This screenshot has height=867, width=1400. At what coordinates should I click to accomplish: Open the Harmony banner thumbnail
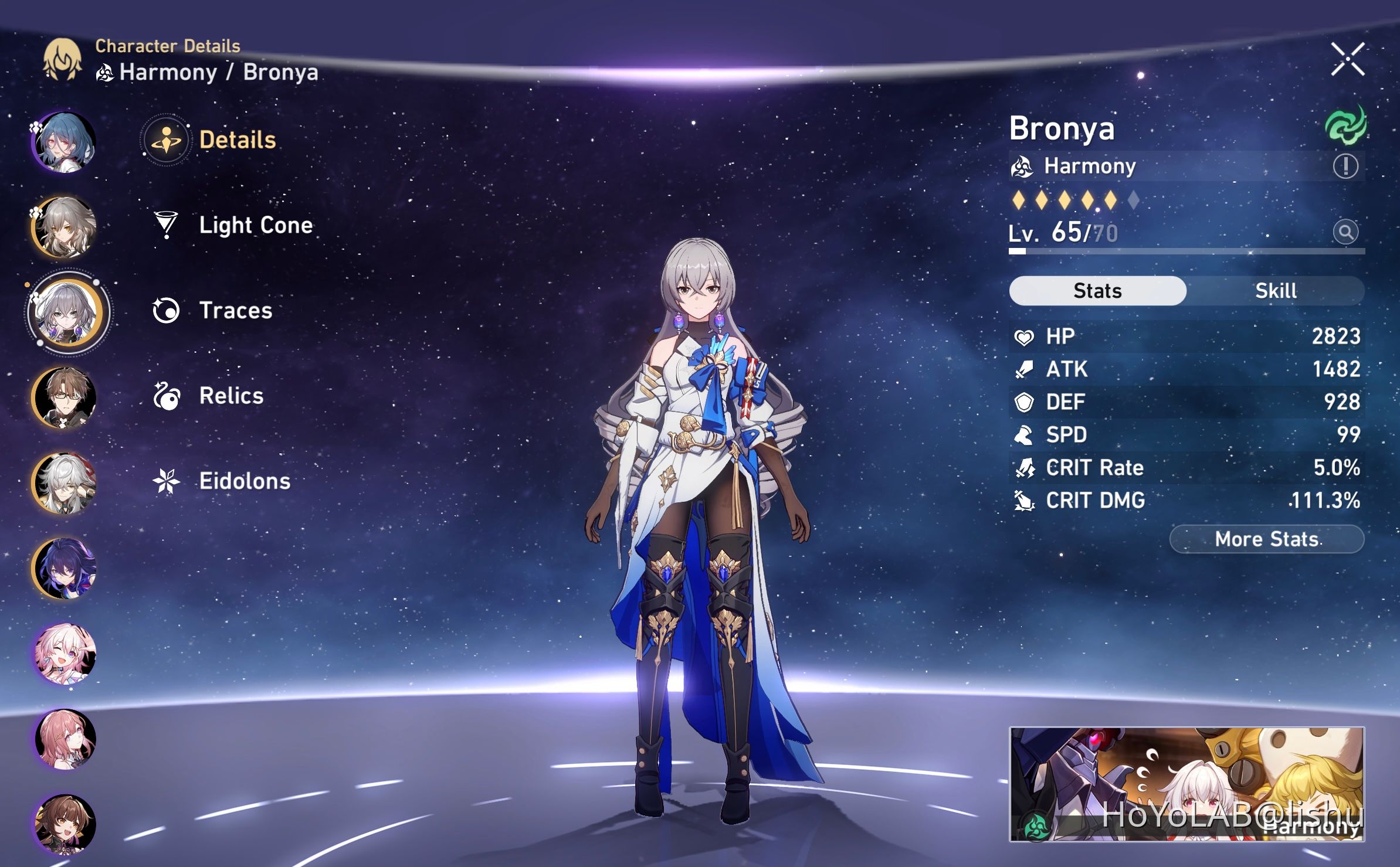1186,784
